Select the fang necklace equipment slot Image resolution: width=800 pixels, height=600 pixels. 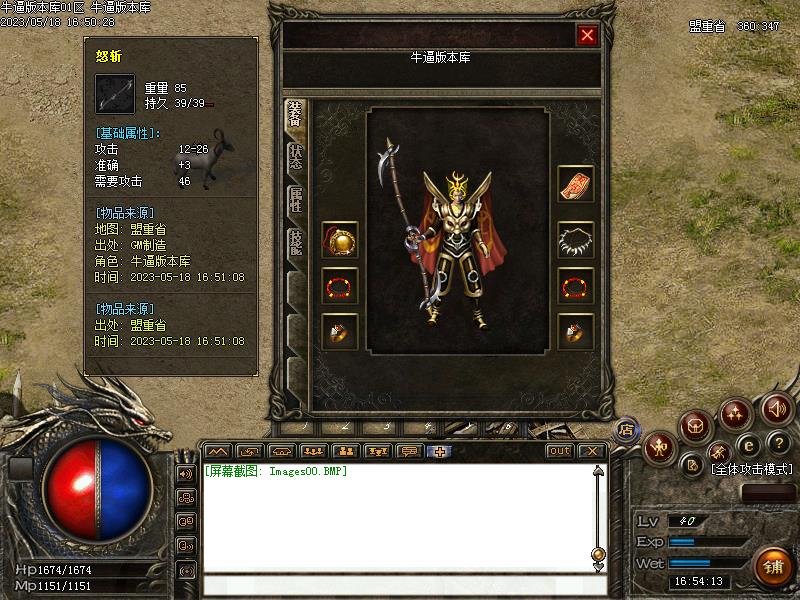(575, 240)
